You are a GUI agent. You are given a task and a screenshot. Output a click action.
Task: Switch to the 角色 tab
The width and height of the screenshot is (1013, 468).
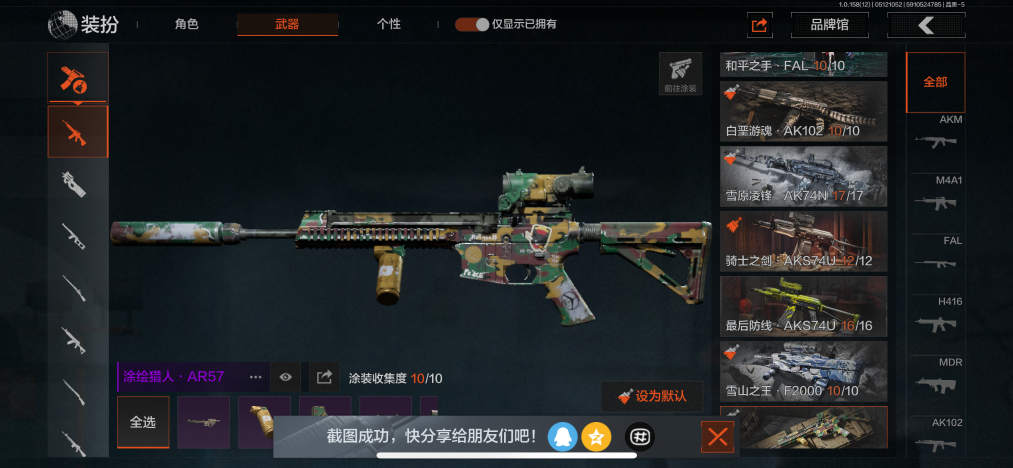(x=187, y=24)
